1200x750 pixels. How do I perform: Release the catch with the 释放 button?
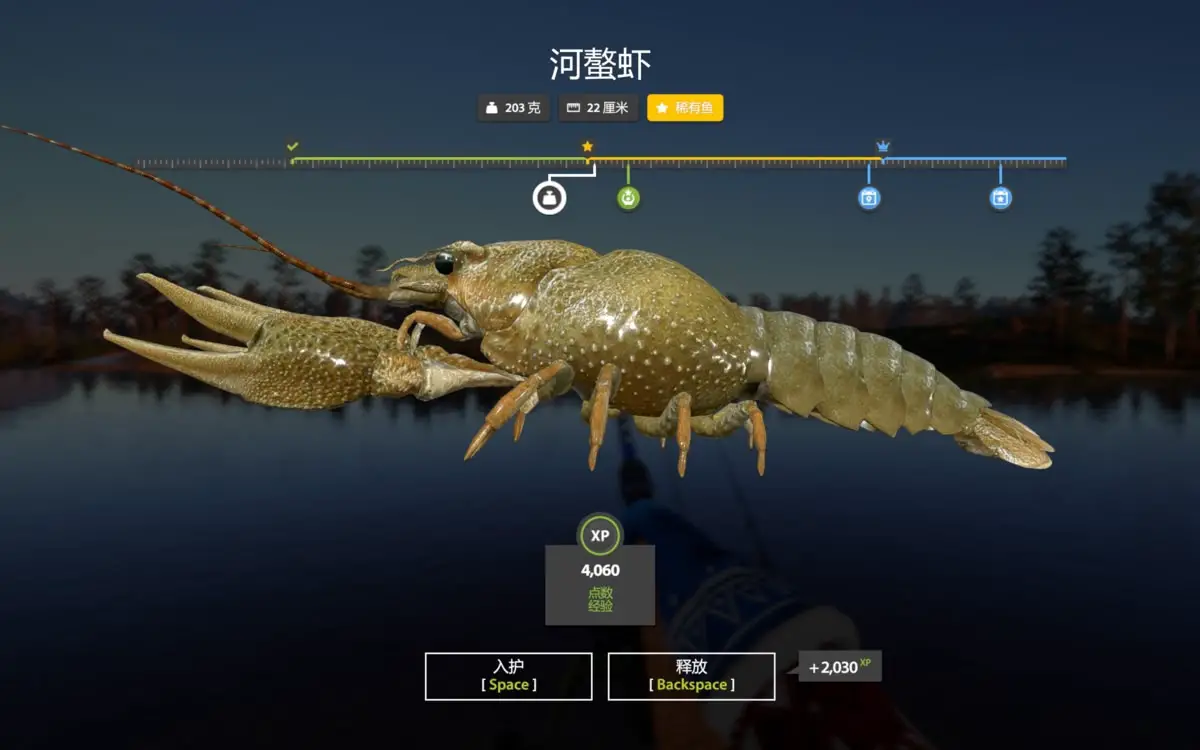[x=691, y=676]
